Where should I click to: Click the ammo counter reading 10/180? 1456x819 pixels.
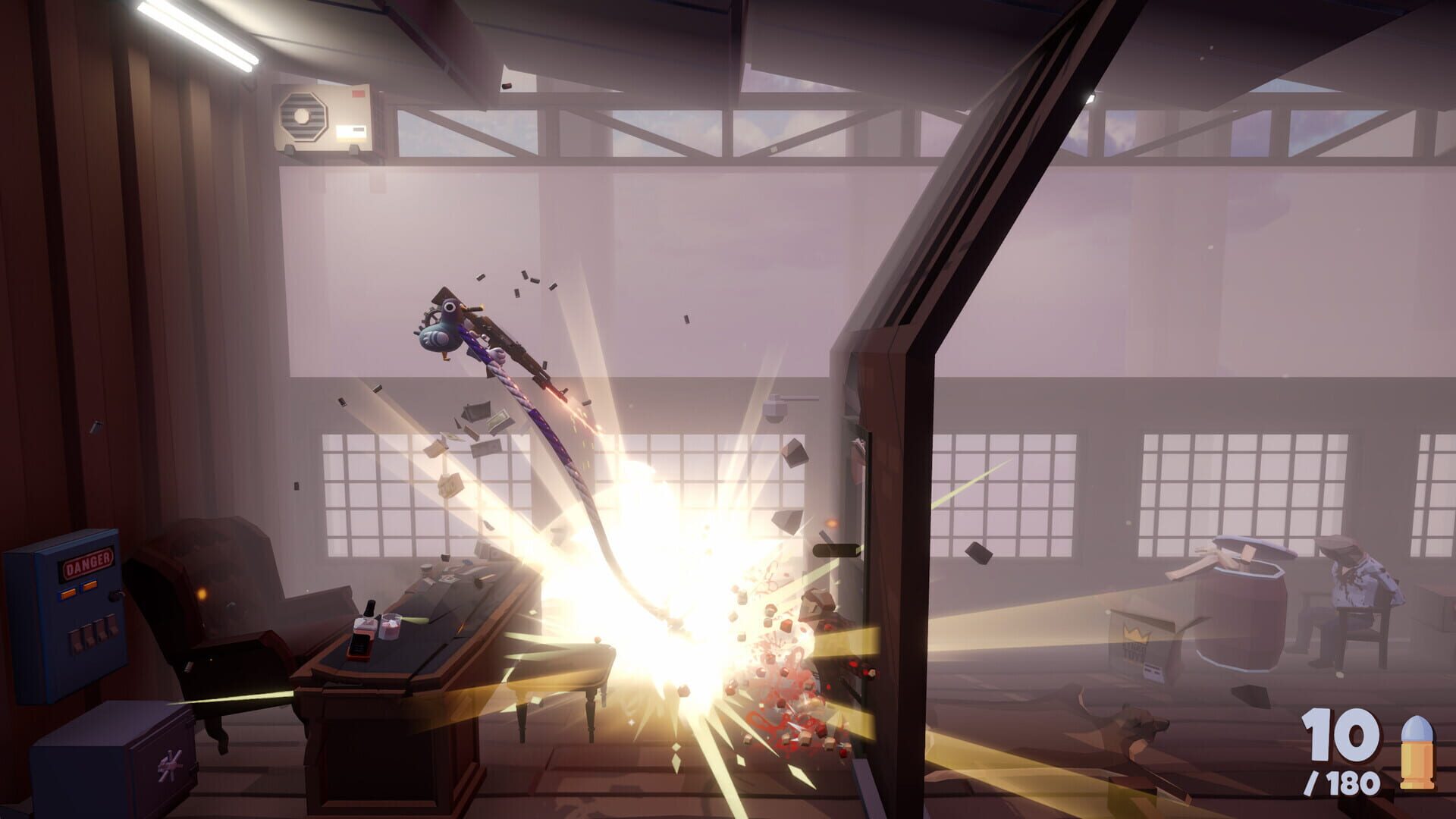(x=1342, y=751)
